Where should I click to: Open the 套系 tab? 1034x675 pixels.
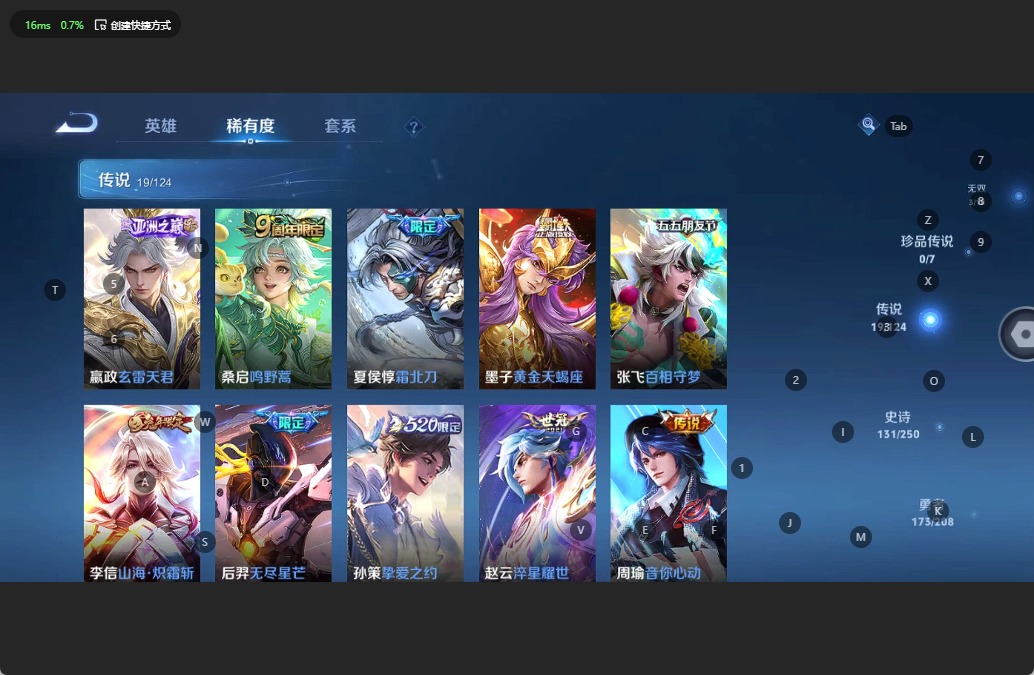click(340, 126)
